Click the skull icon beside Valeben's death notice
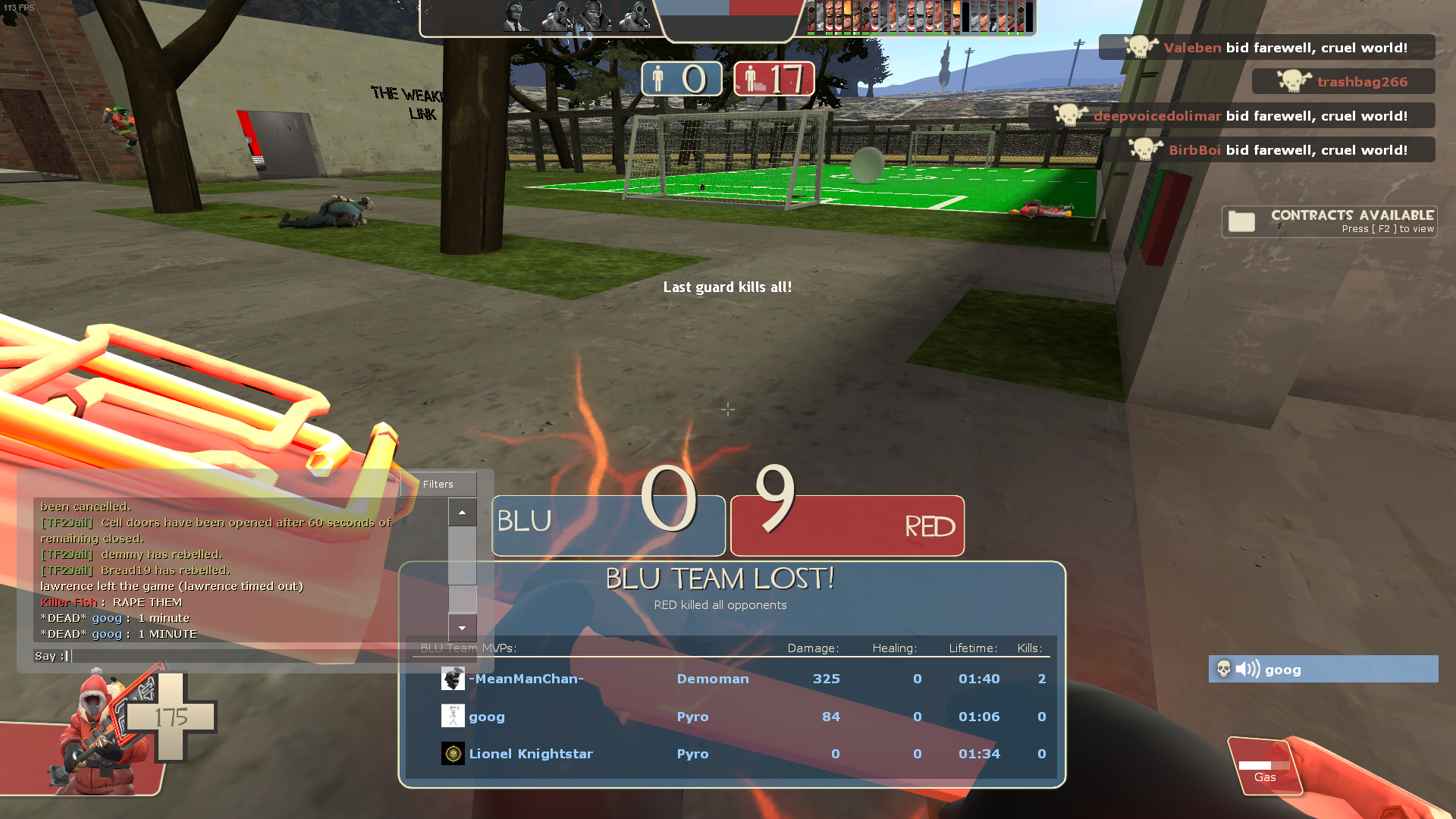Viewport: 1456px width, 819px height. tap(1140, 46)
